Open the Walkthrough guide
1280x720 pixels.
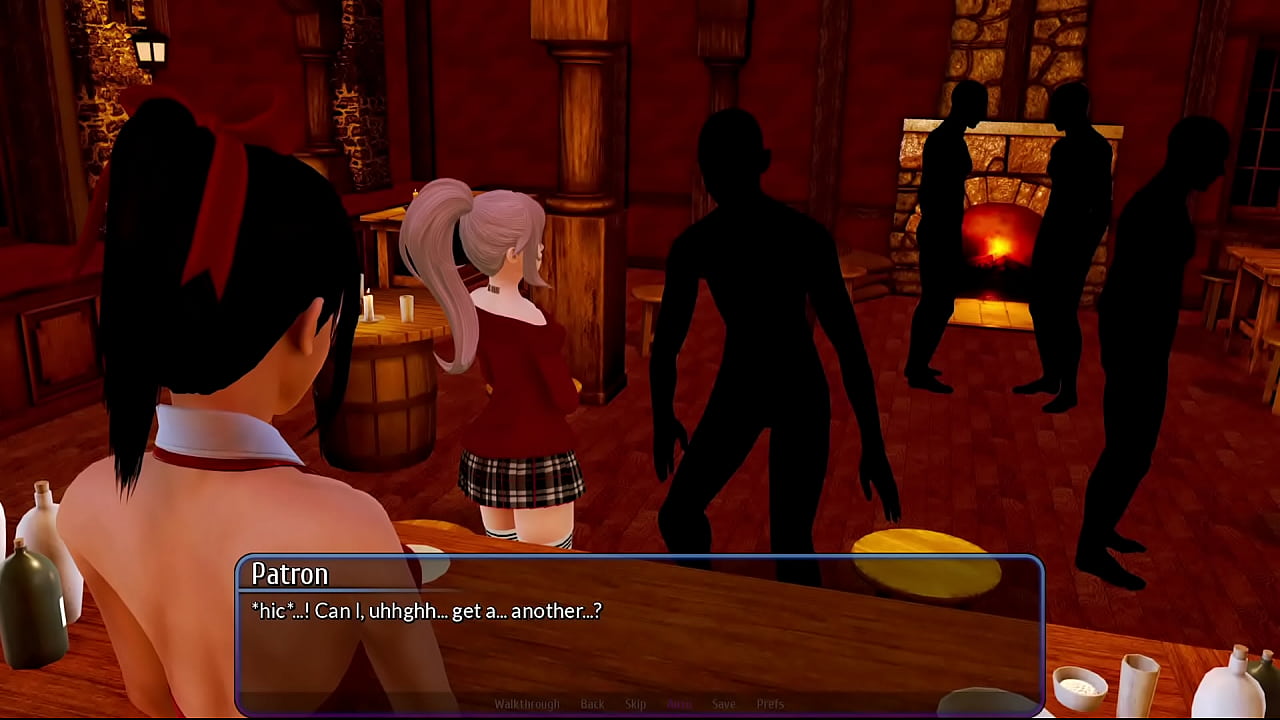click(x=530, y=704)
